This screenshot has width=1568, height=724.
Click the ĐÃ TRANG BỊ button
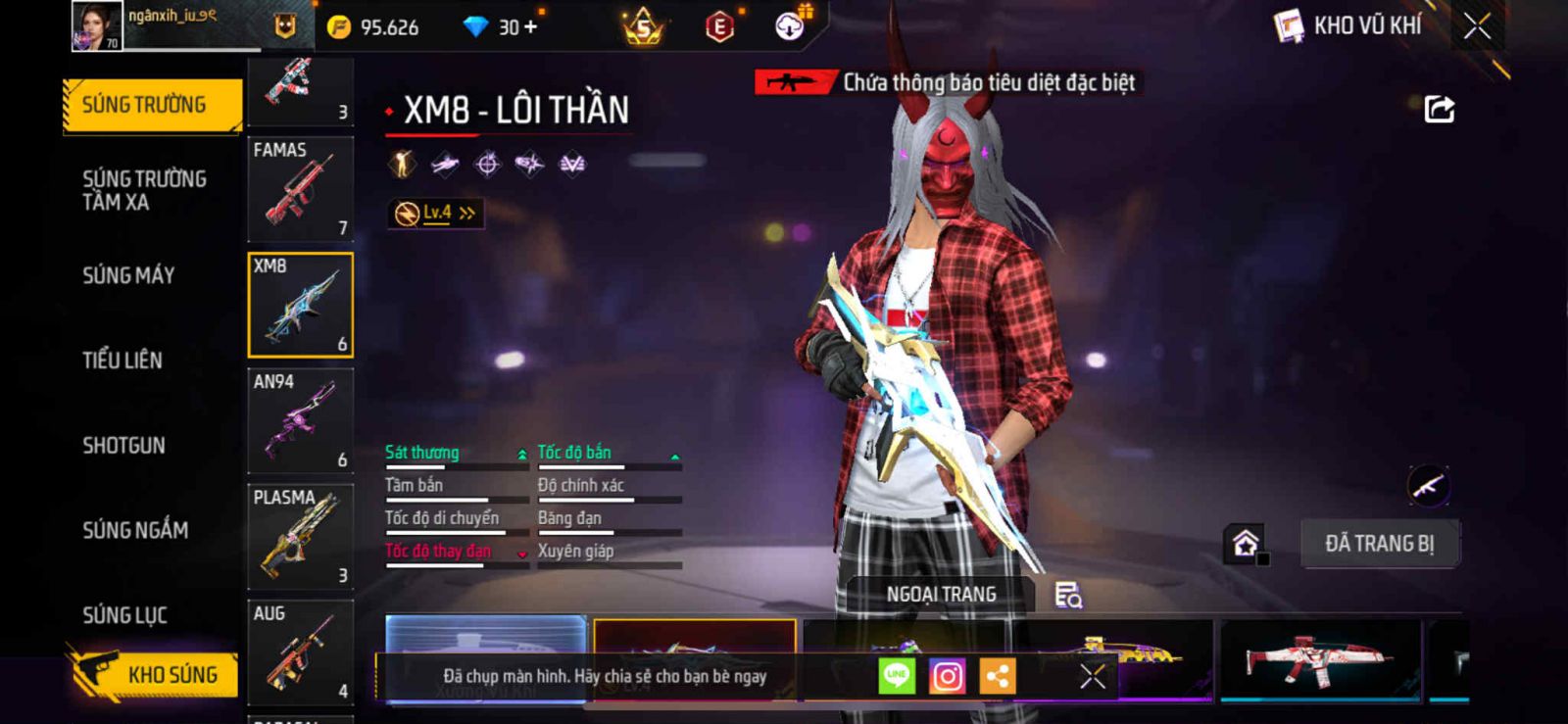pyautogui.click(x=1379, y=544)
